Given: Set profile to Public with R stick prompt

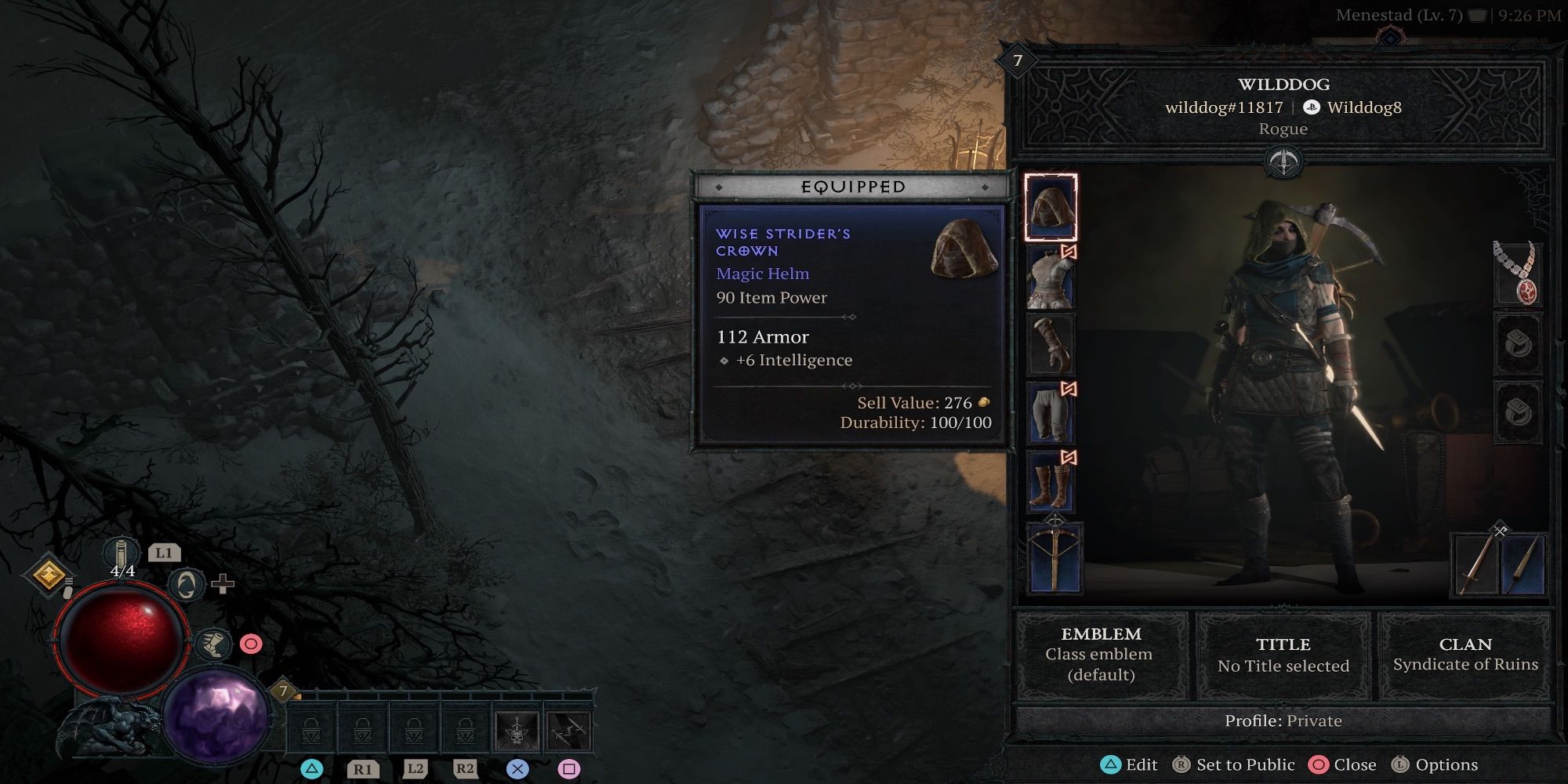Looking at the screenshot, I should [1245, 764].
